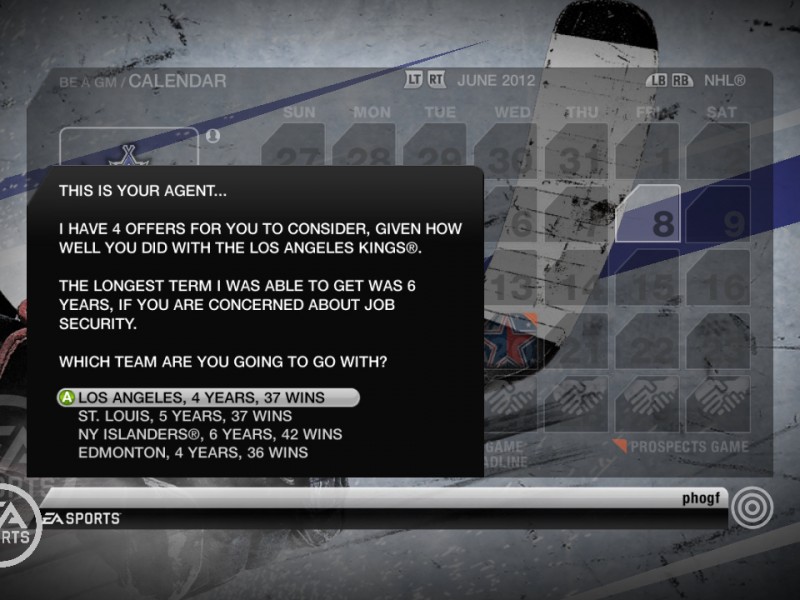Pick the NY Islanders 6-year offer
The height and width of the screenshot is (600, 800).
(210, 434)
